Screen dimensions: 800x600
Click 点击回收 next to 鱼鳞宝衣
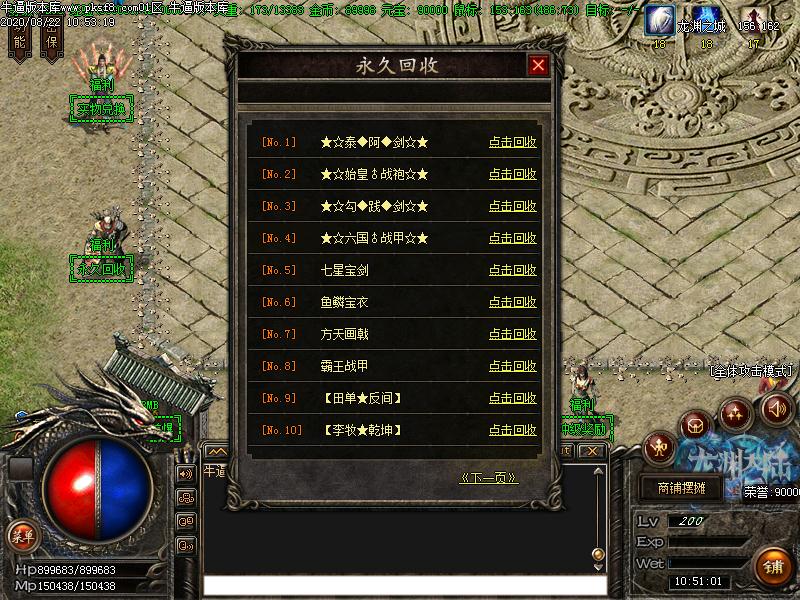pyautogui.click(x=512, y=302)
